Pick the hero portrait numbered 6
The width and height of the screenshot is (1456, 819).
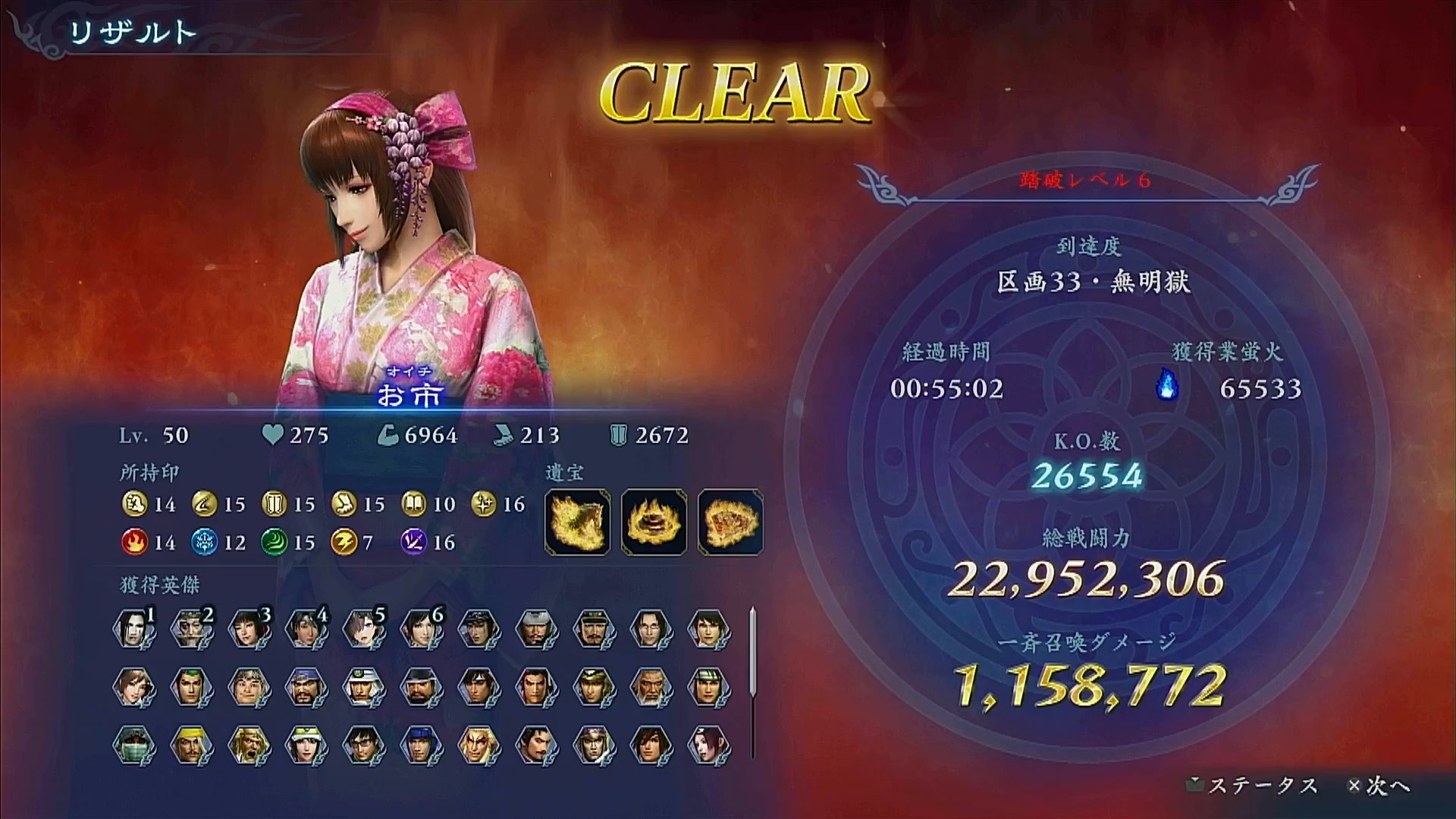(x=422, y=629)
